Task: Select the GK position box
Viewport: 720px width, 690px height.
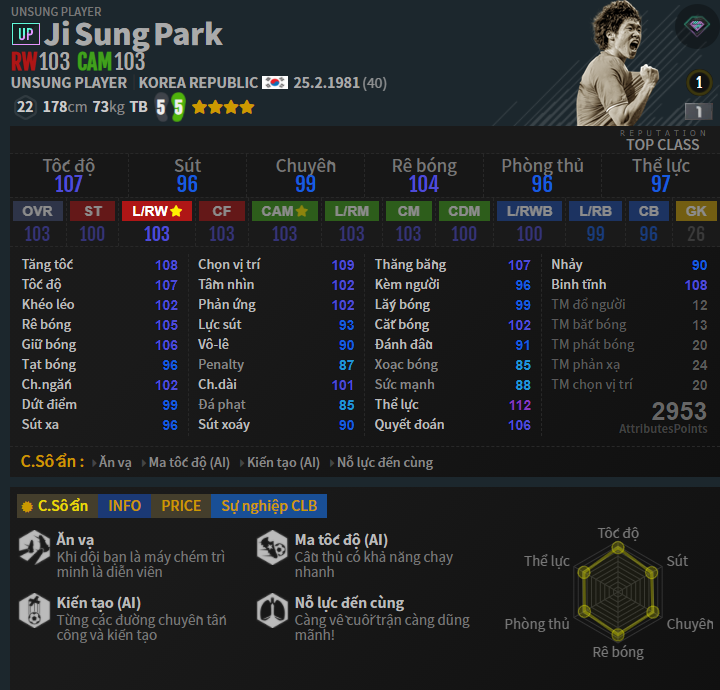Action: (696, 211)
